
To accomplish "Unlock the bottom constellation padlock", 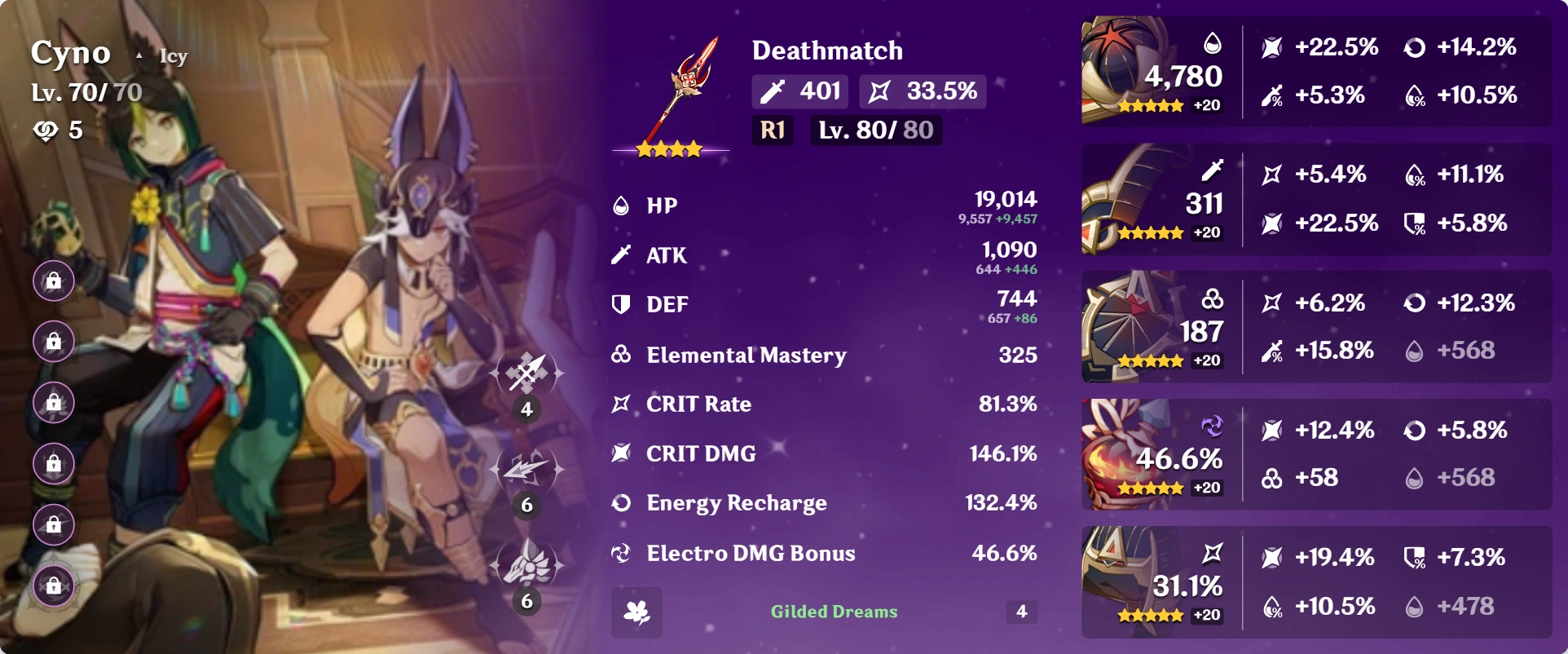I will (x=52, y=586).
